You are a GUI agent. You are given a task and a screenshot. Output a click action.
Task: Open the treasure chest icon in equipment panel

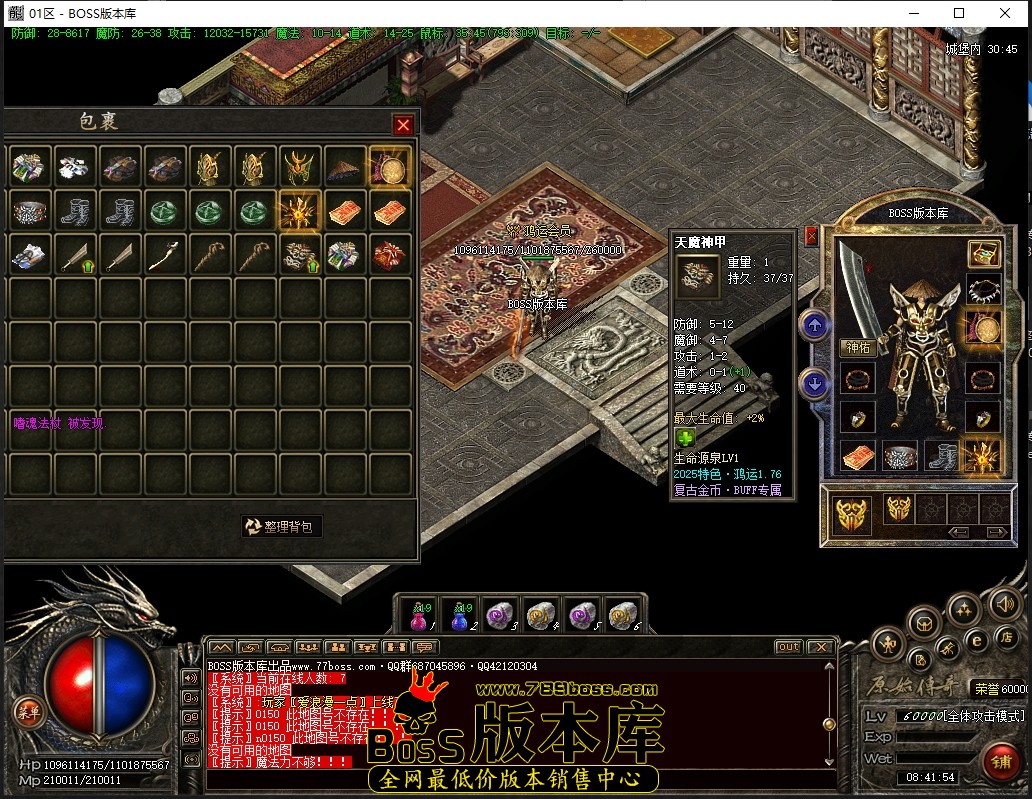click(983, 254)
